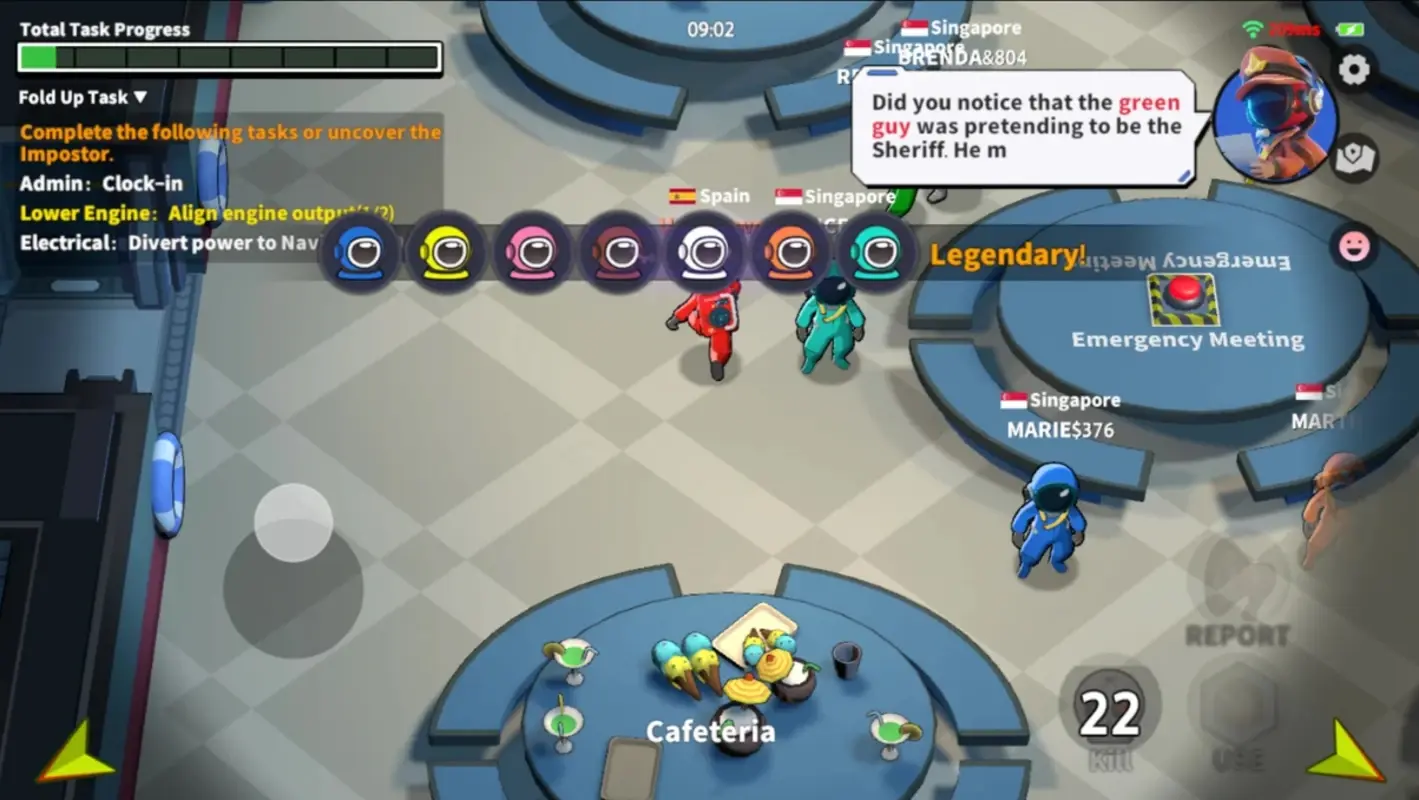Click the Total Task Progress bar
Screen dimensions: 1419x800
228,58
